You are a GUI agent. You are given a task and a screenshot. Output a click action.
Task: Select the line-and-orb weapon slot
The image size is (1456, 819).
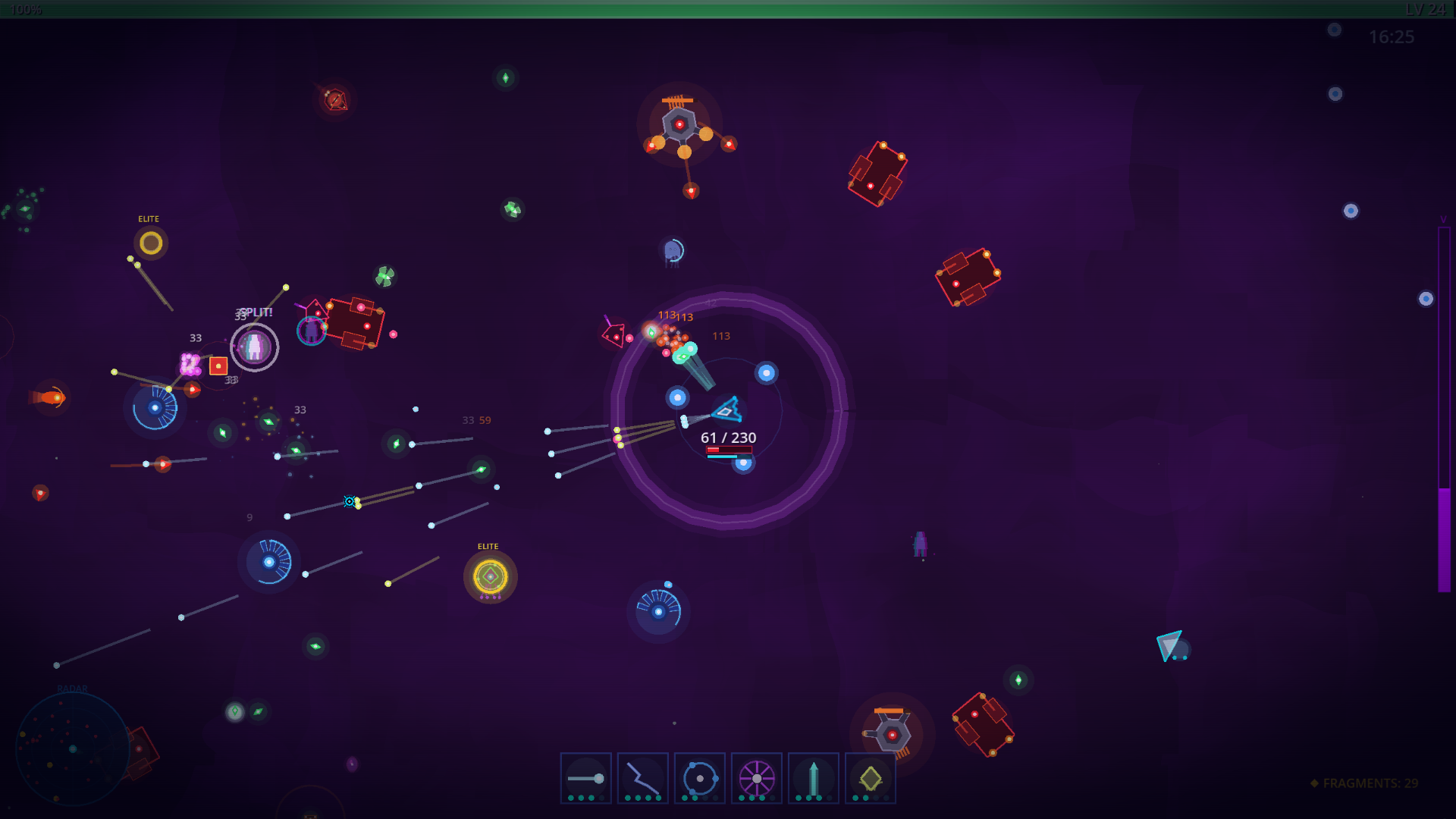tap(585, 778)
